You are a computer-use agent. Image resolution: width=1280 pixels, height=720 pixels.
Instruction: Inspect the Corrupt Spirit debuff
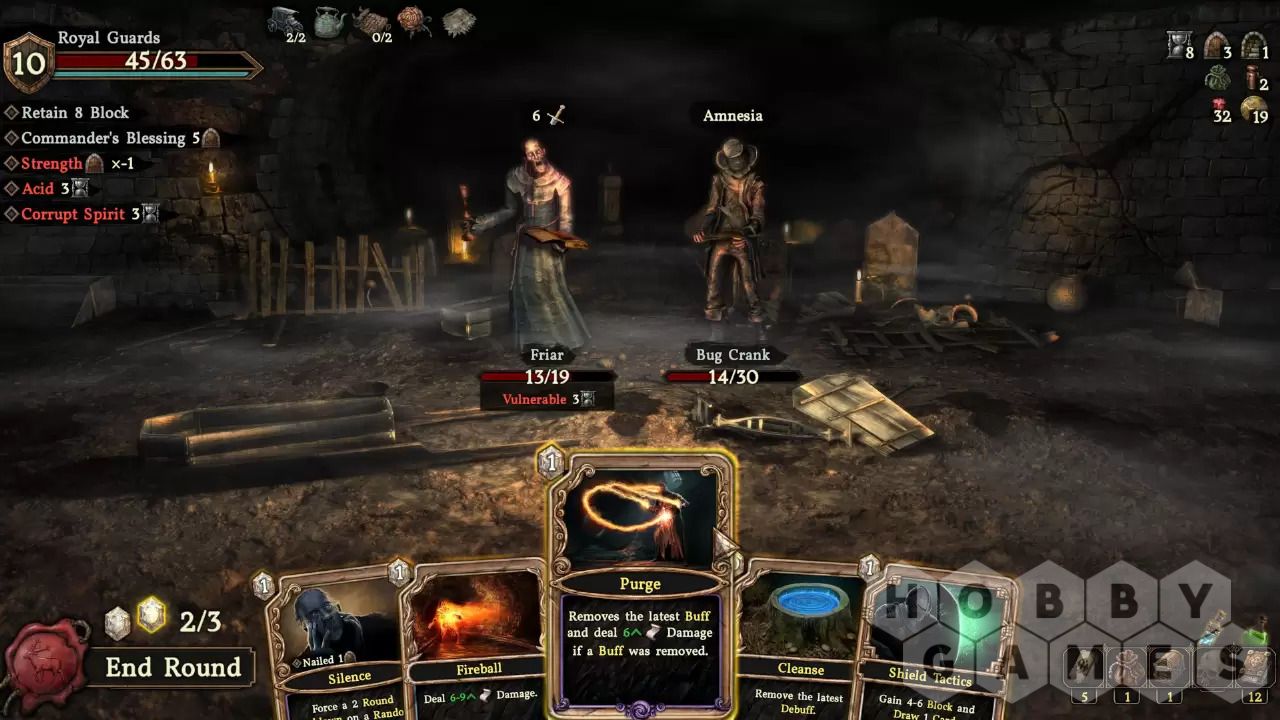tap(72, 214)
